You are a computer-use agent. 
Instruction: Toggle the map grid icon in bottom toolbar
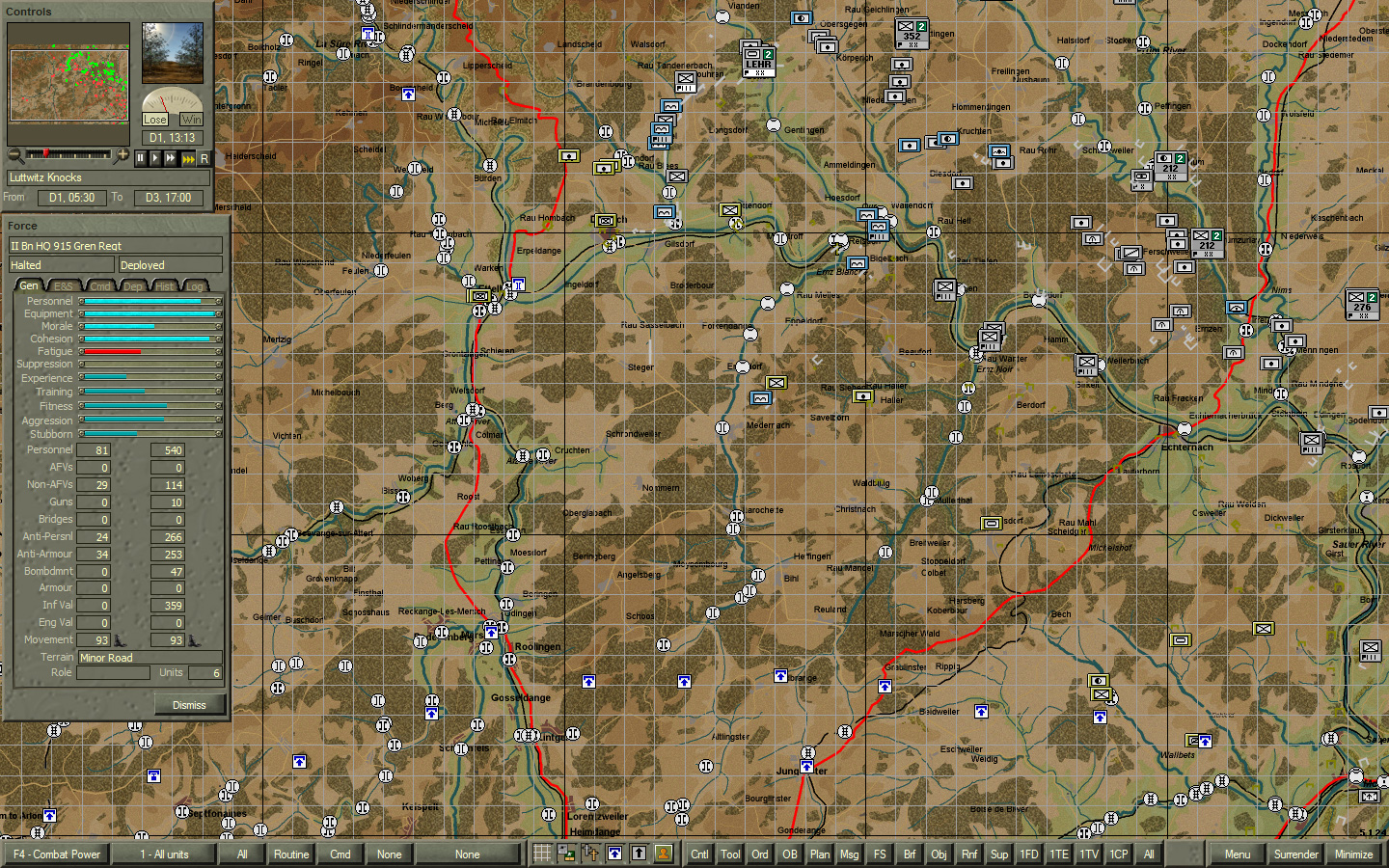pos(541,854)
